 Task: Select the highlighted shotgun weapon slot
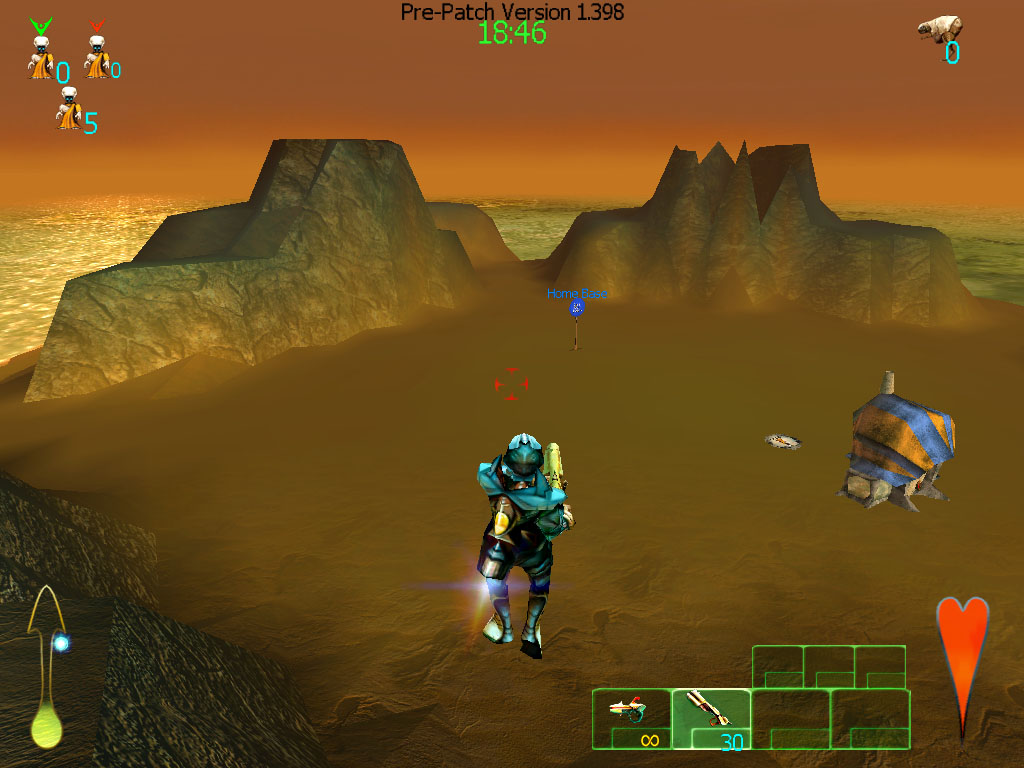[711, 718]
